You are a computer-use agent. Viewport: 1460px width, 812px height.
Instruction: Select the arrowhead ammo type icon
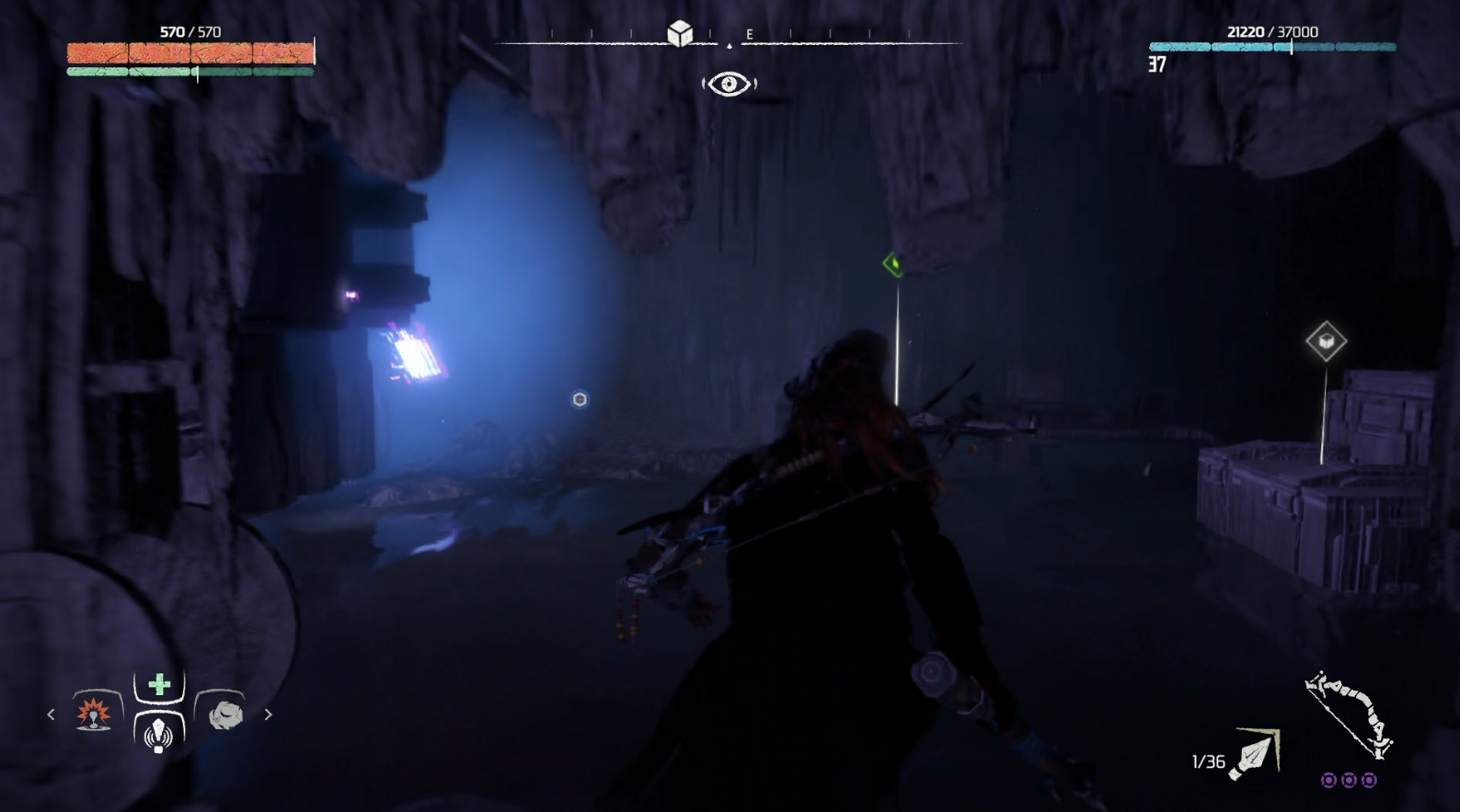click(1255, 755)
